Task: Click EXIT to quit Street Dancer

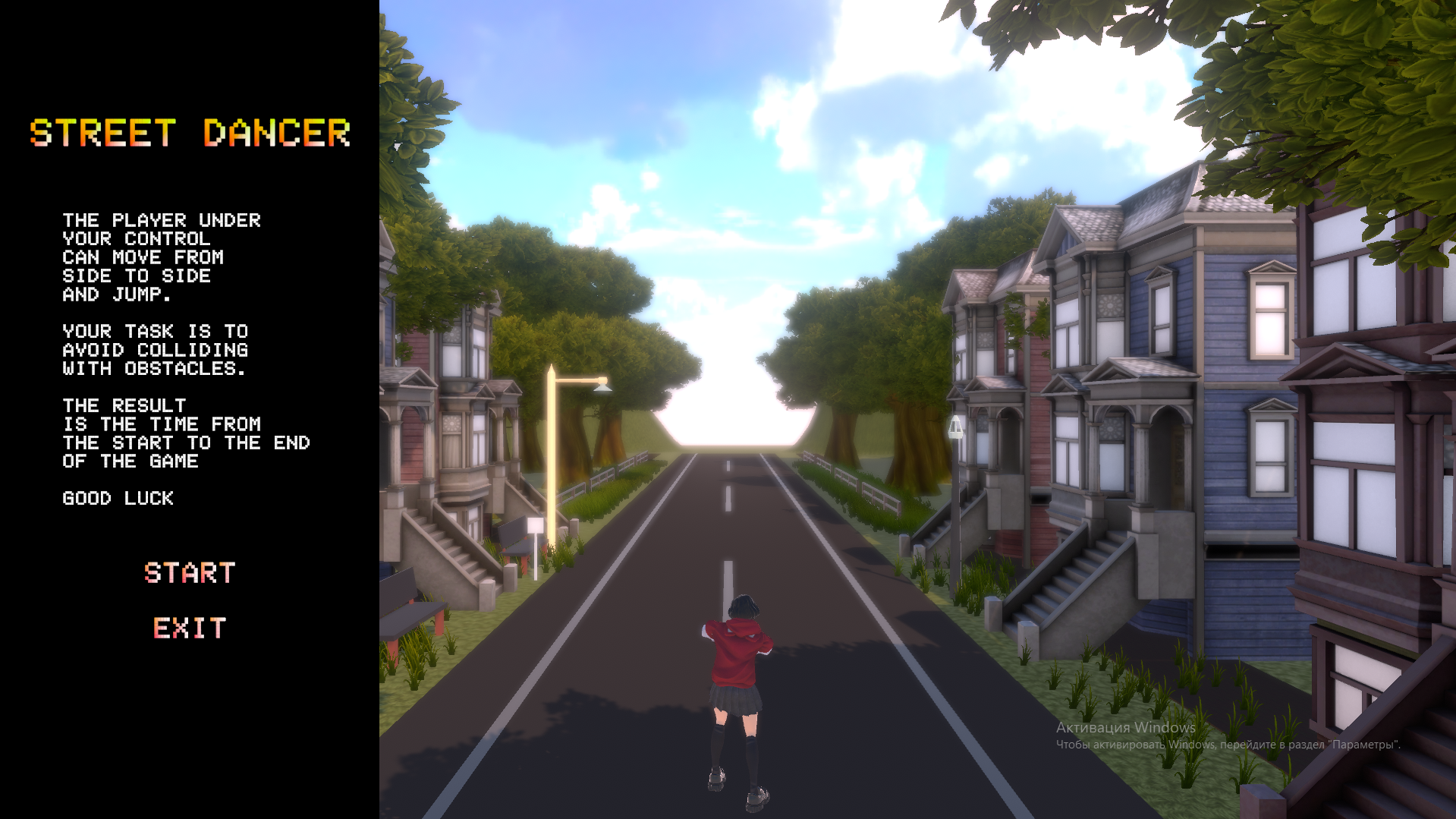Action: [189, 628]
